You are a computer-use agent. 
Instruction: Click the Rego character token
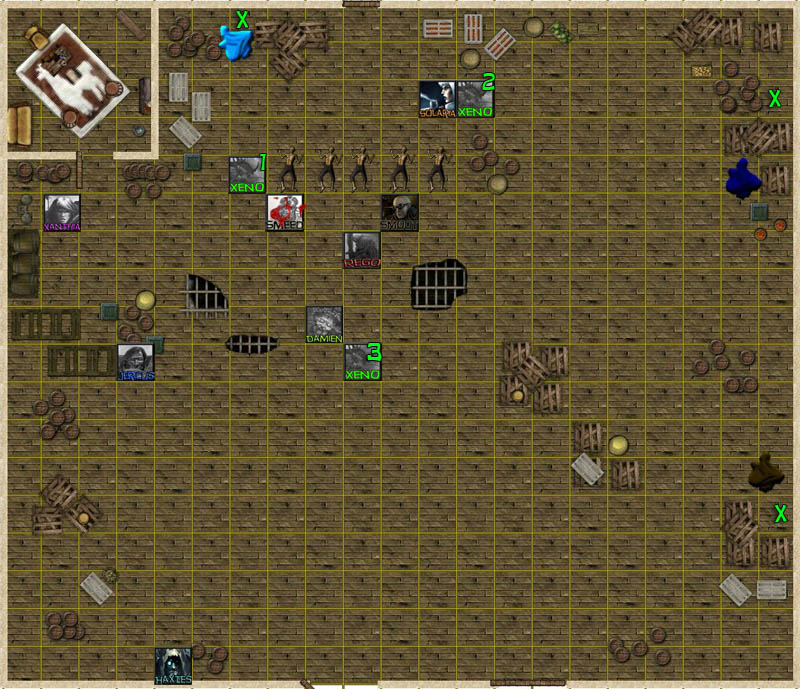click(x=362, y=250)
